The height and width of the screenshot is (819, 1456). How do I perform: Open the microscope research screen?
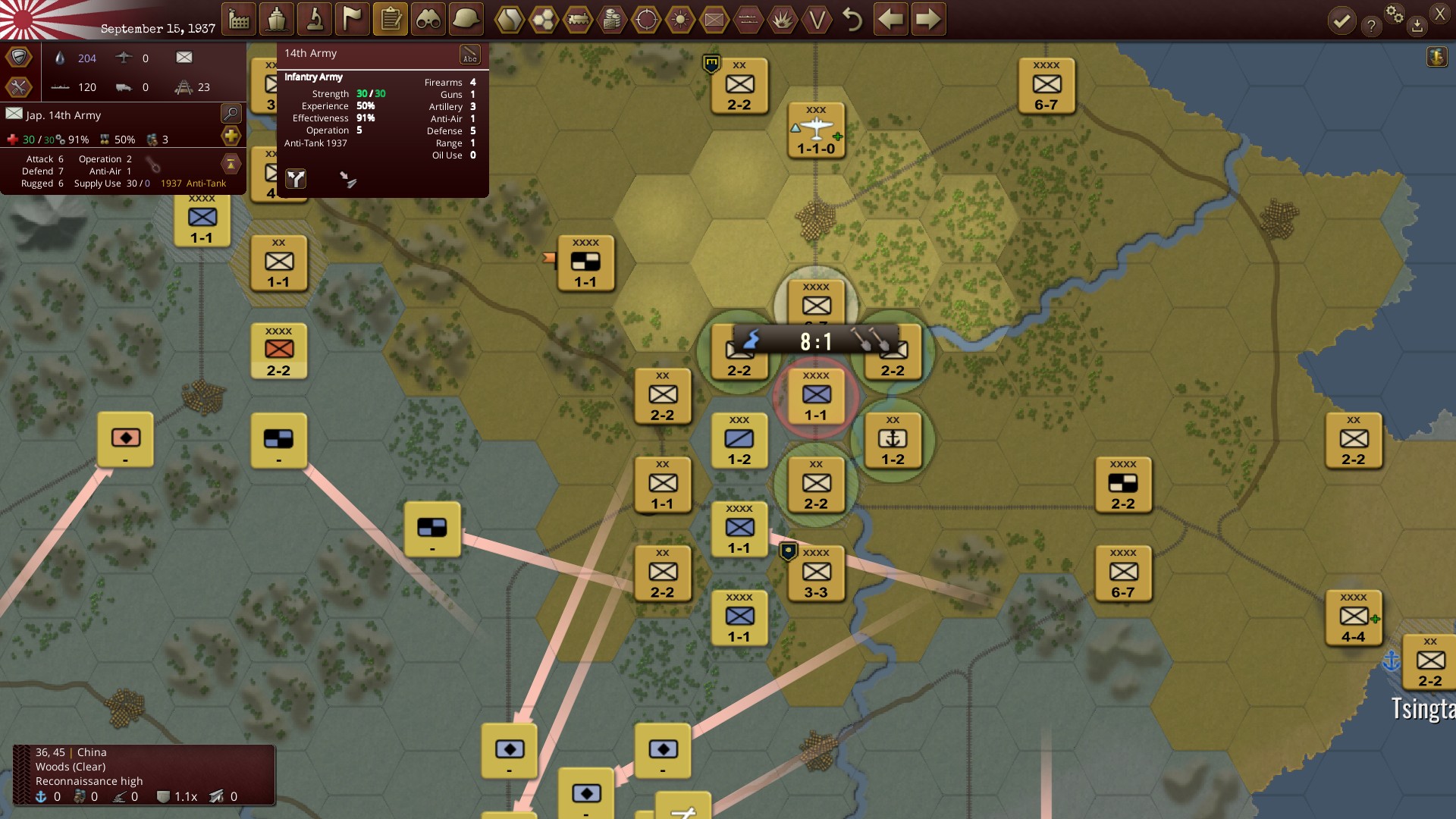(315, 20)
